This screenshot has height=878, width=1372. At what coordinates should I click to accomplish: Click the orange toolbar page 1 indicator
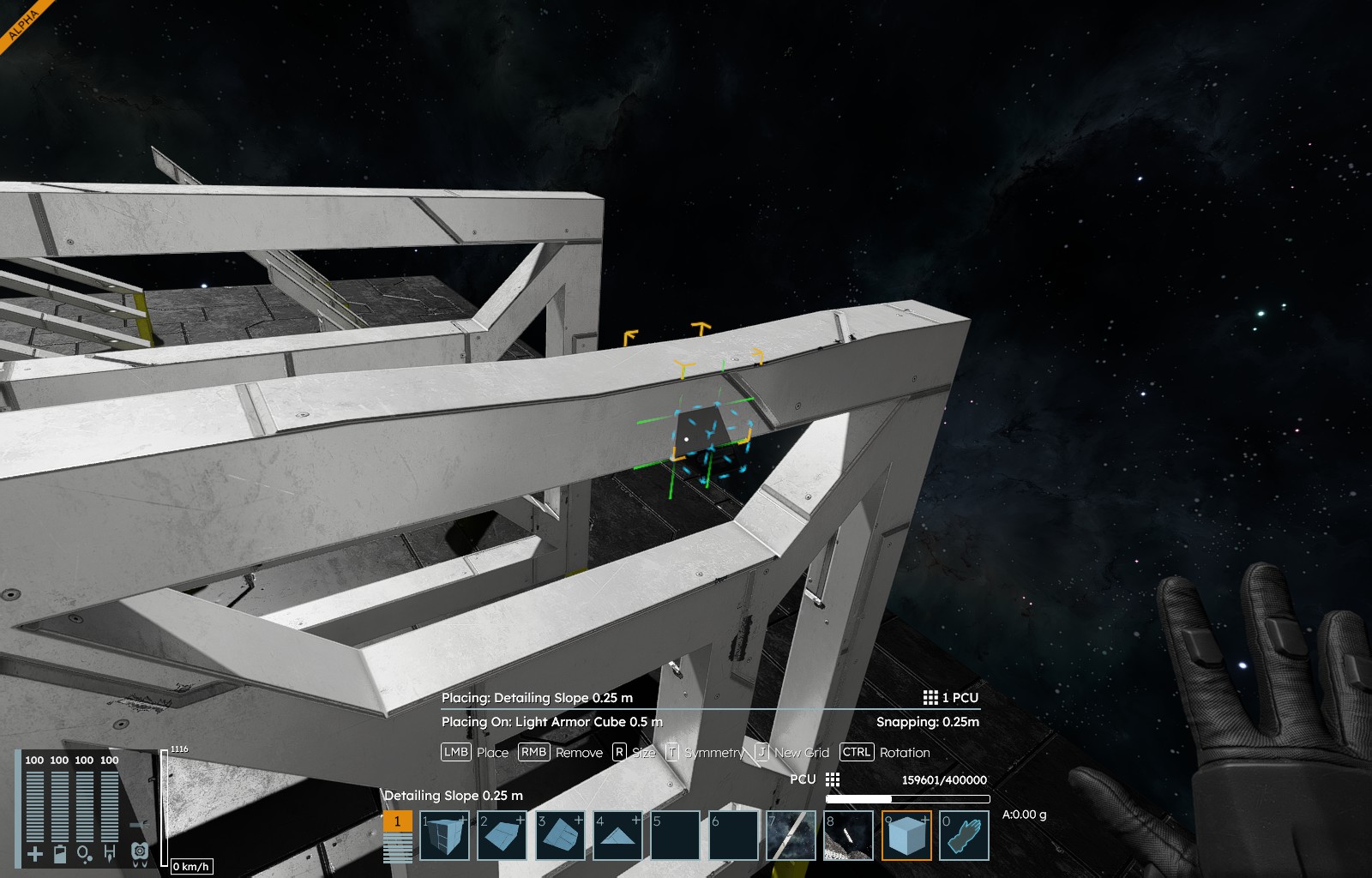[397, 821]
